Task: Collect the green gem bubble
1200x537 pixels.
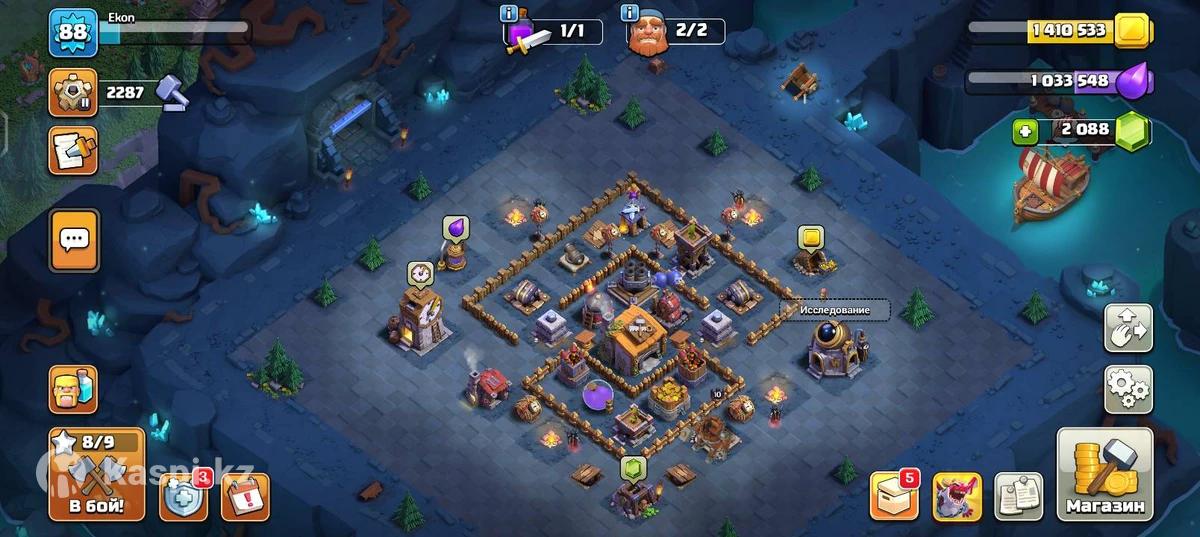Action: [x=633, y=467]
